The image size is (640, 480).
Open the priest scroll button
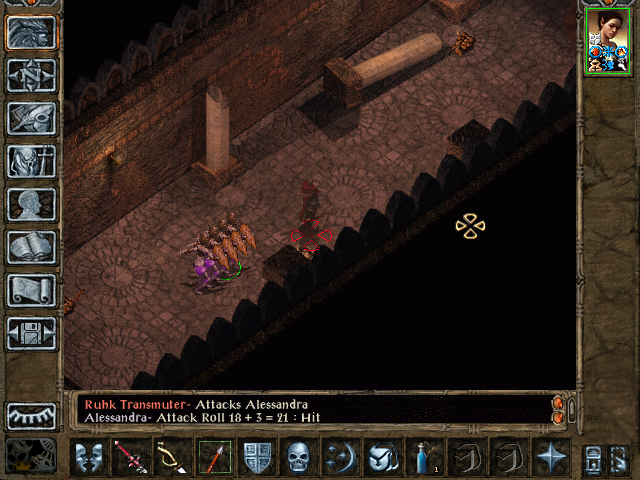[32, 290]
